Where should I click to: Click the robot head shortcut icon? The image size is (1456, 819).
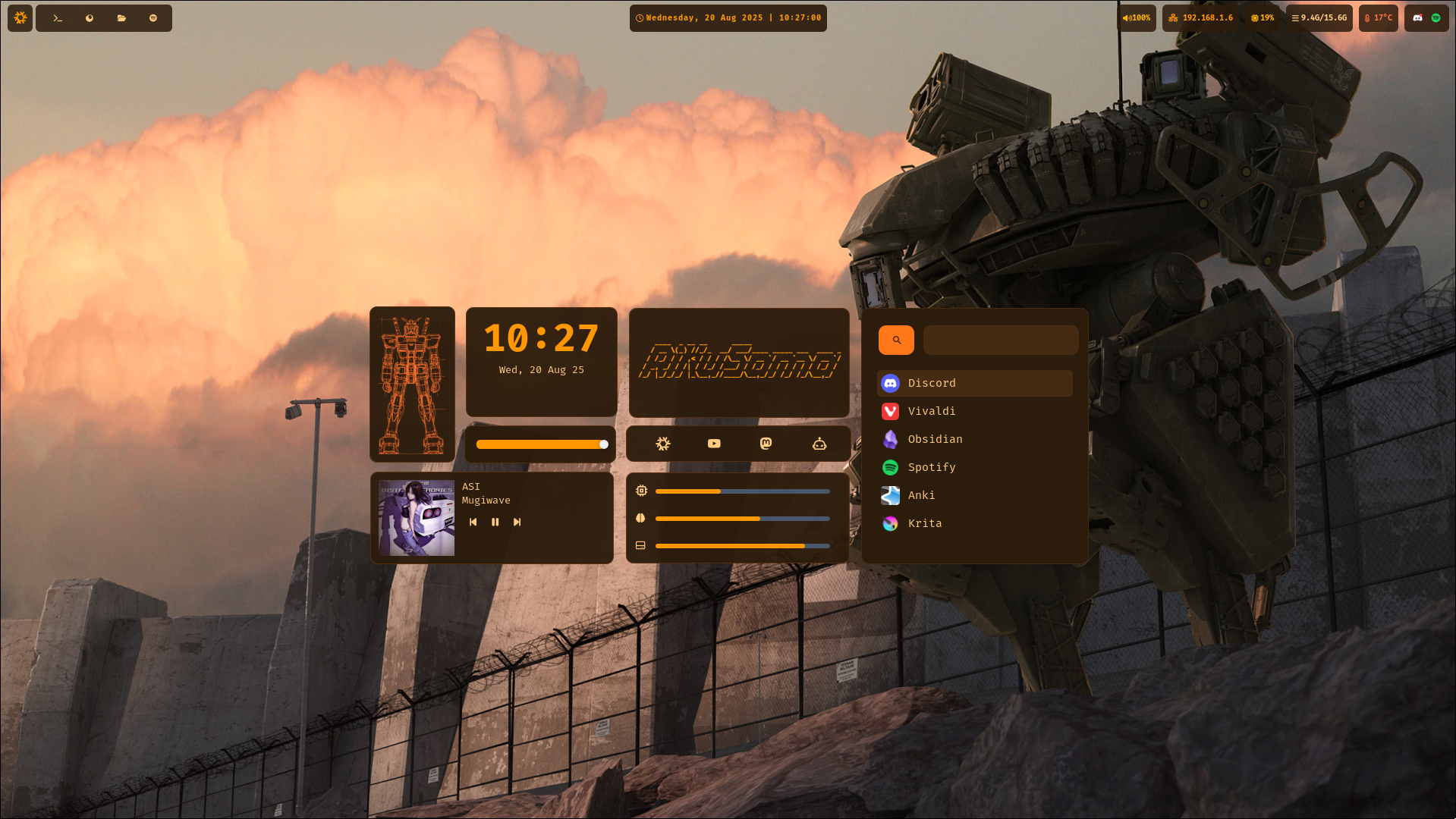(819, 444)
